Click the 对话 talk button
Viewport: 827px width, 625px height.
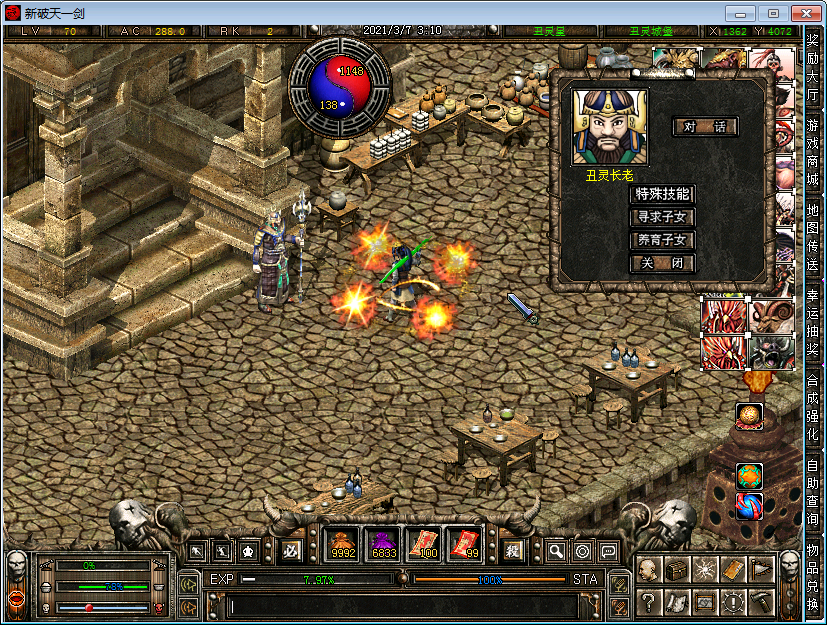pos(705,127)
